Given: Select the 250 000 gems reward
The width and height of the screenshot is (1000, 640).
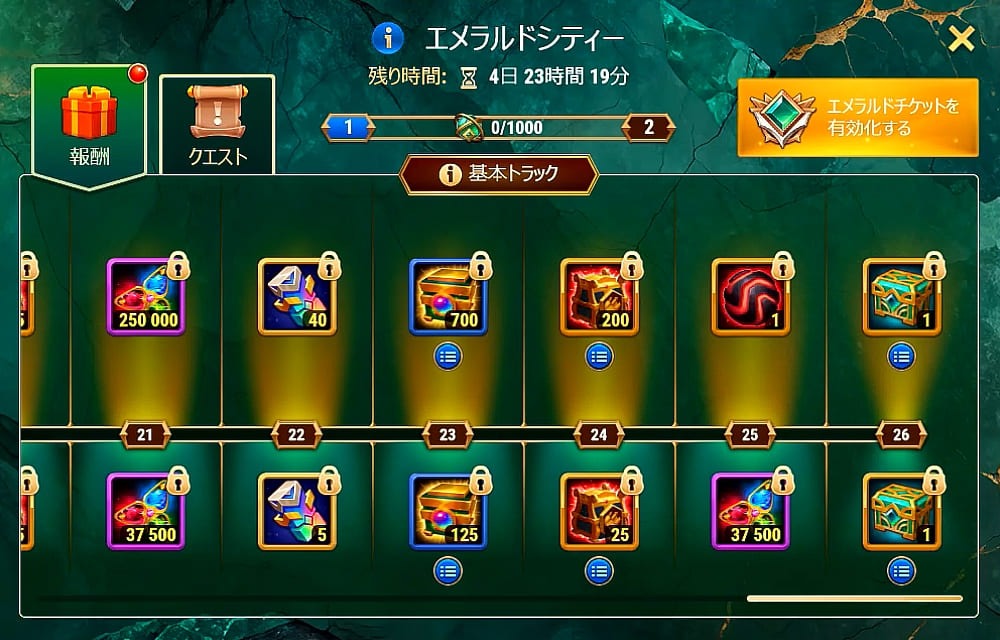Looking at the screenshot, I should 146,297.
